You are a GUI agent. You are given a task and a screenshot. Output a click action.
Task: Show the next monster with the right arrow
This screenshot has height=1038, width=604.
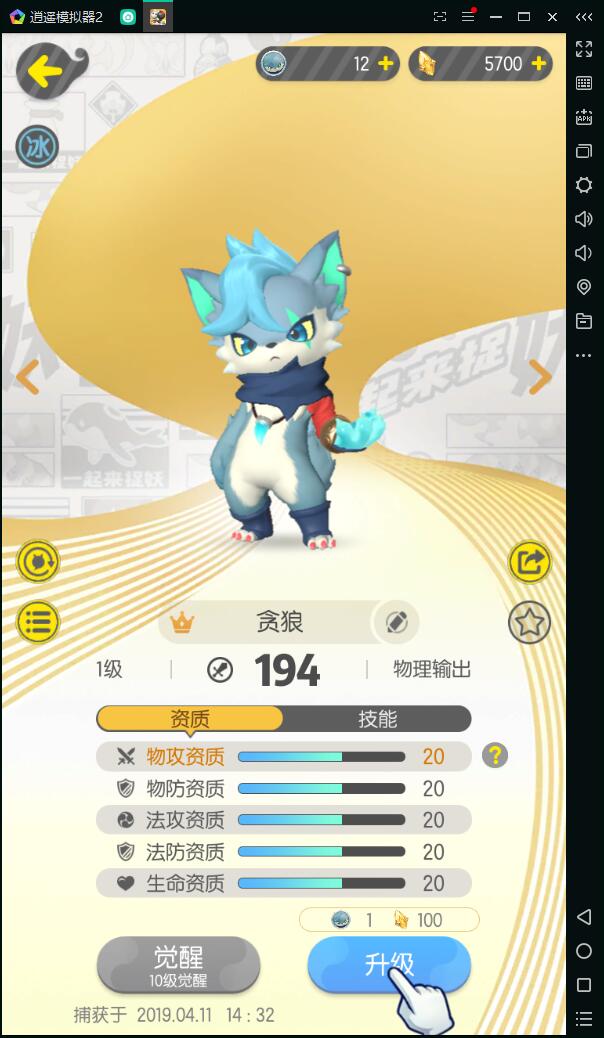point(540,377)
